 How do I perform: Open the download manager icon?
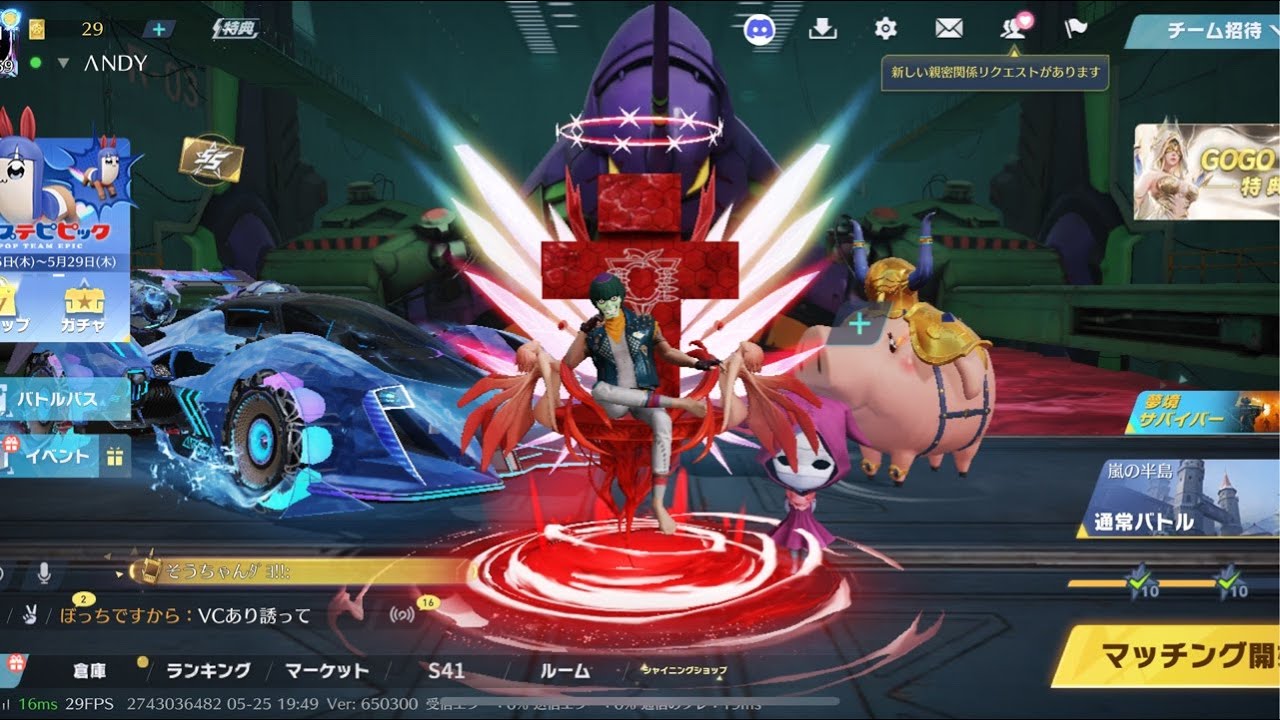822,29
